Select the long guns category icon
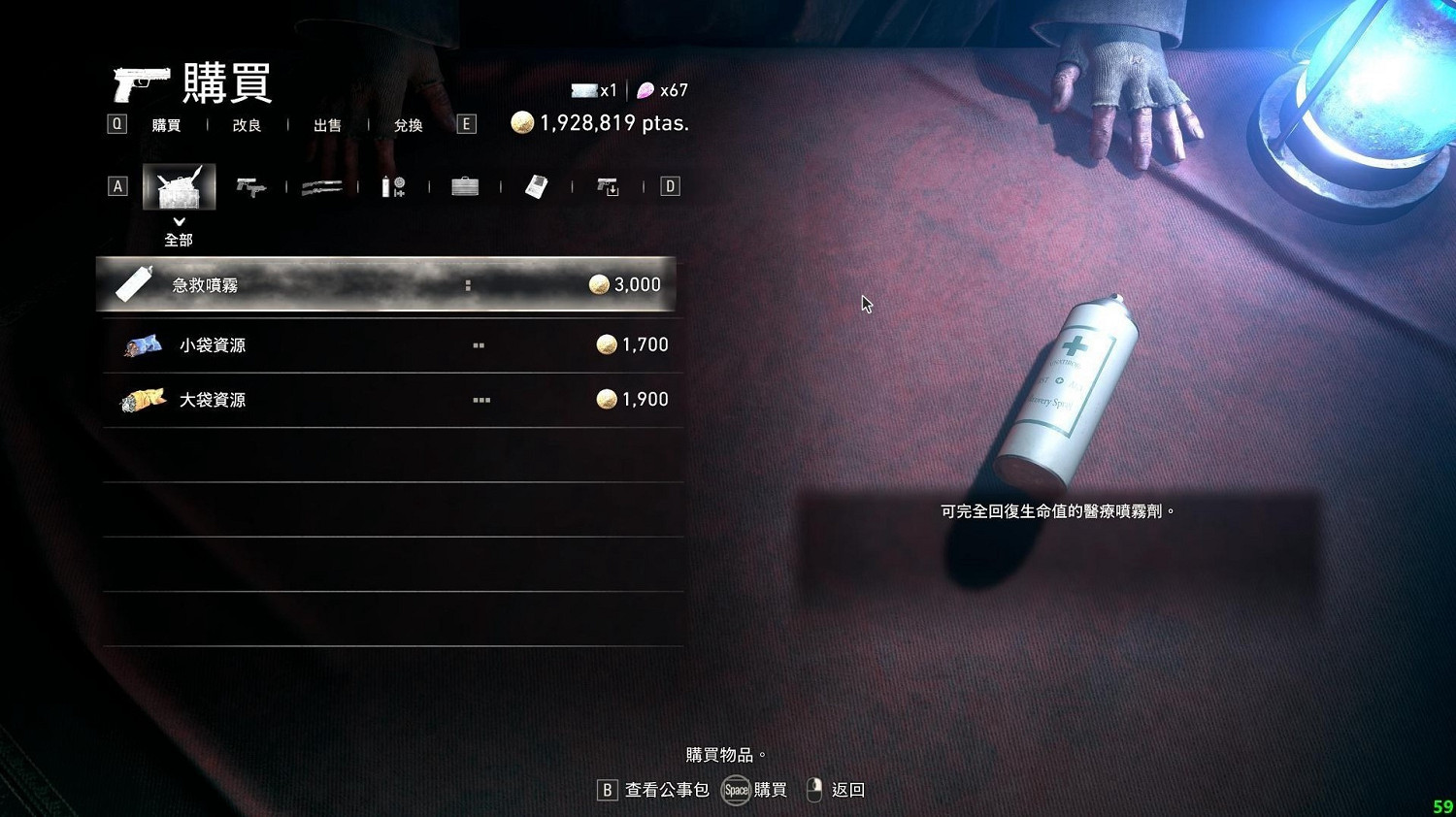The height and width of the screenshot is (817, 1456). (x=323, y=185)
